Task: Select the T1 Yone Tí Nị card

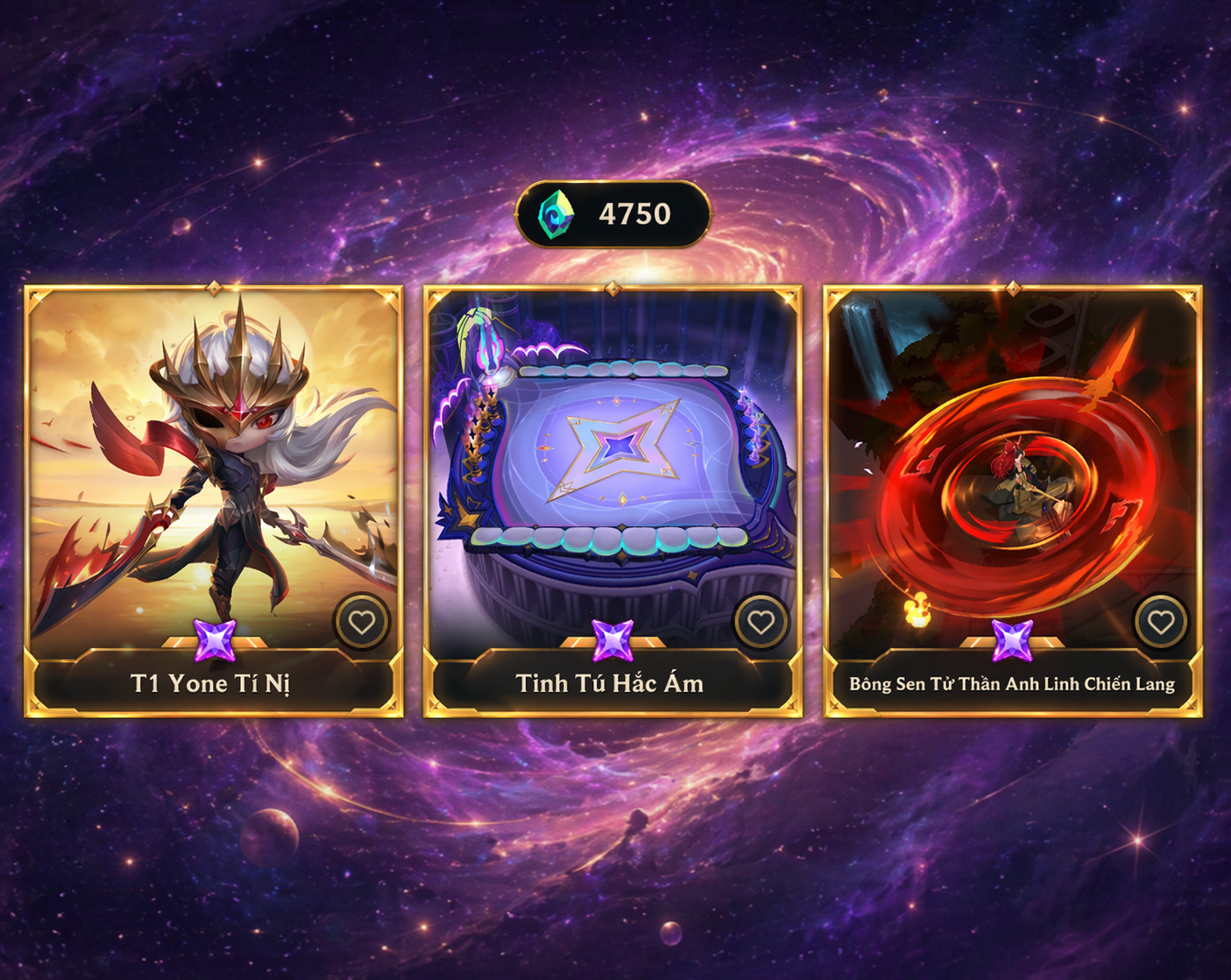Action: click(x=213, y=473)
